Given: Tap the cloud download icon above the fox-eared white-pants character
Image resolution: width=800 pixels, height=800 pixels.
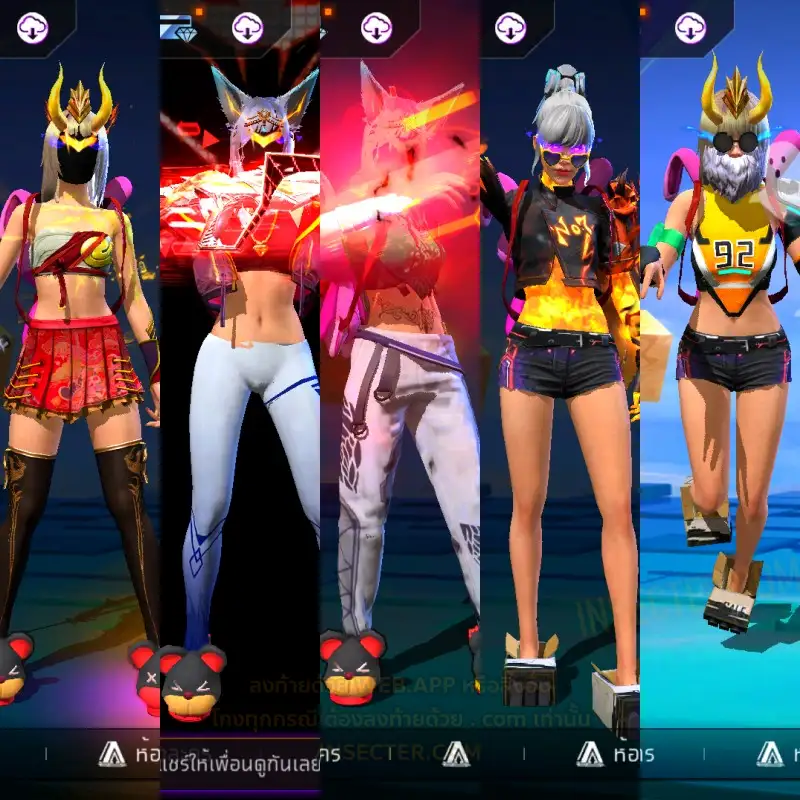Looking at the screenshot, I should click(x=247, y=27).
